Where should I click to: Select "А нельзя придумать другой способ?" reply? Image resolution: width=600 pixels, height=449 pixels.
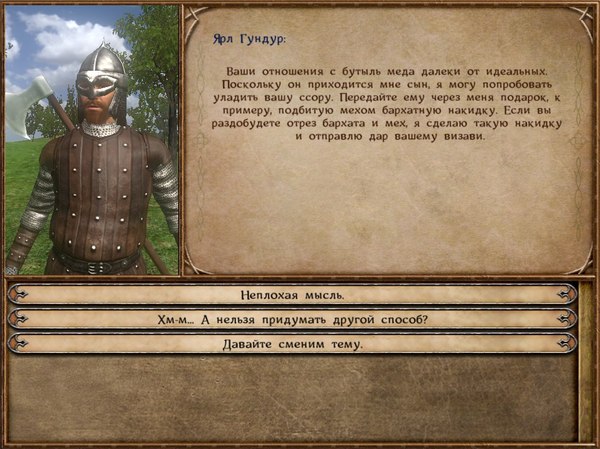292,319
